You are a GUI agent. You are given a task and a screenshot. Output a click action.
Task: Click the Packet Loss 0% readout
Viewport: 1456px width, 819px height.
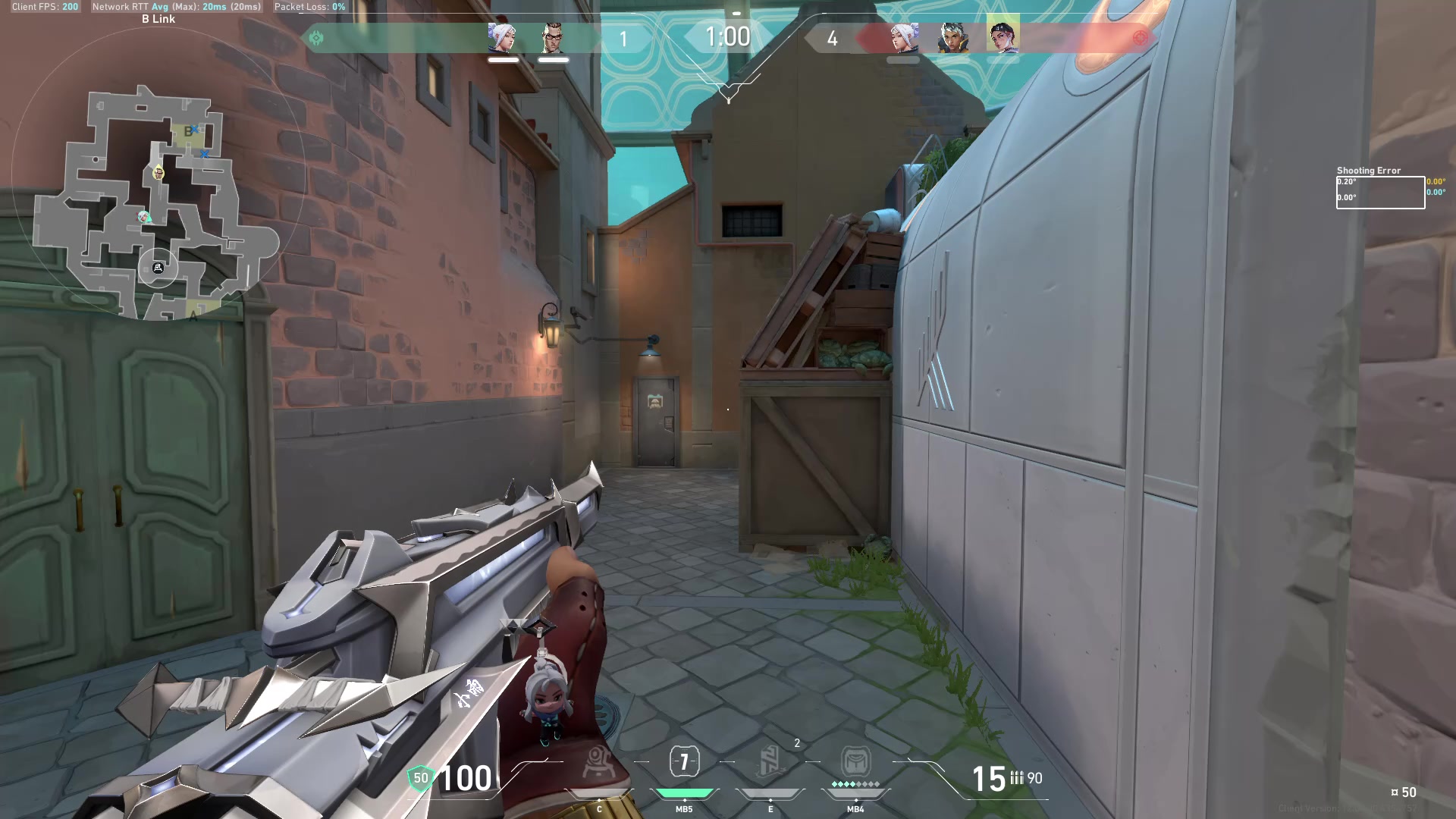coord(309,7)
